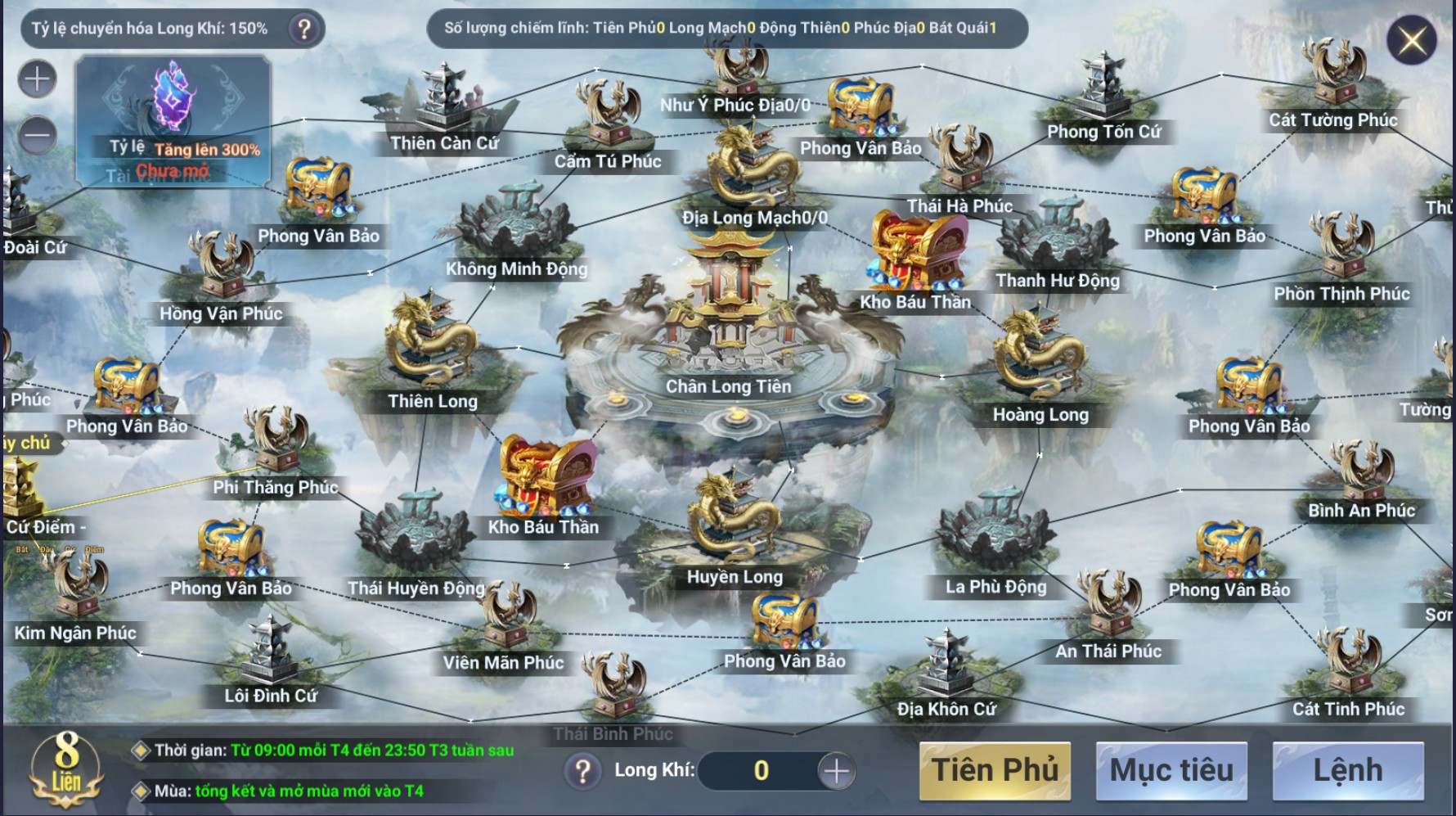1456x816 pixels.
Task: Zoom in the map with the plus button
Action: [x=38, y=79]
